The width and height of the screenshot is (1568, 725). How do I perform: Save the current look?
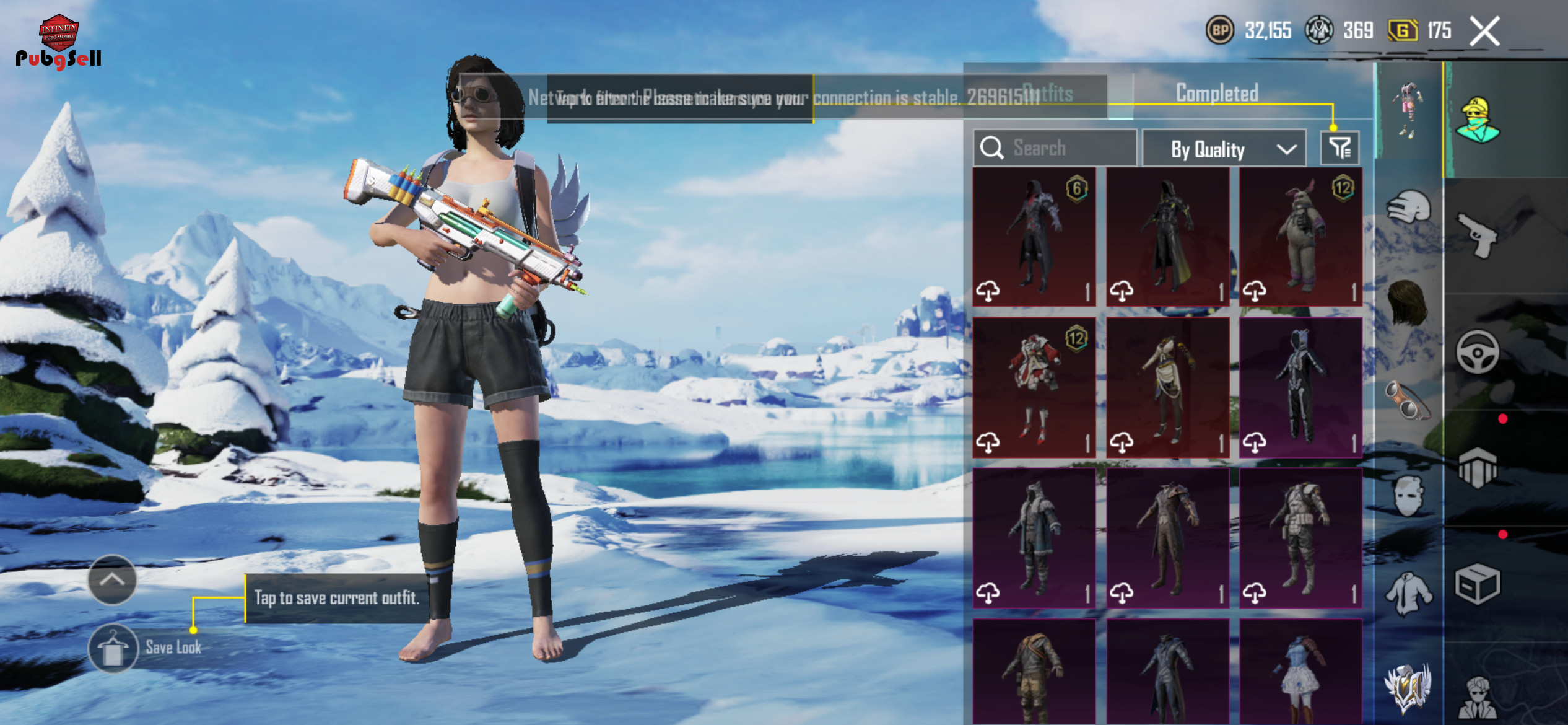pos(113,648)
